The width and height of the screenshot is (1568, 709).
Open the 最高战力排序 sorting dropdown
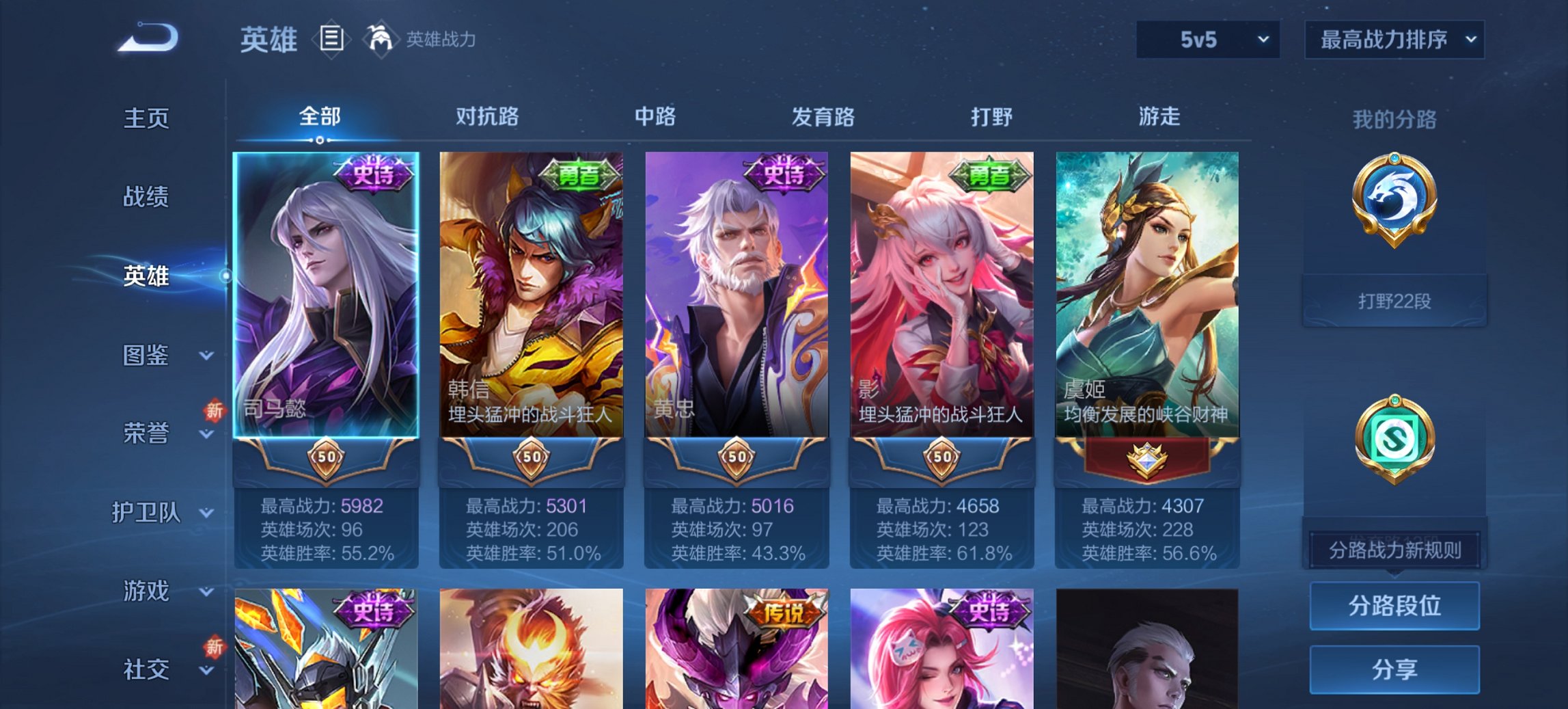pyautogui.click(x=1394, y=39)
